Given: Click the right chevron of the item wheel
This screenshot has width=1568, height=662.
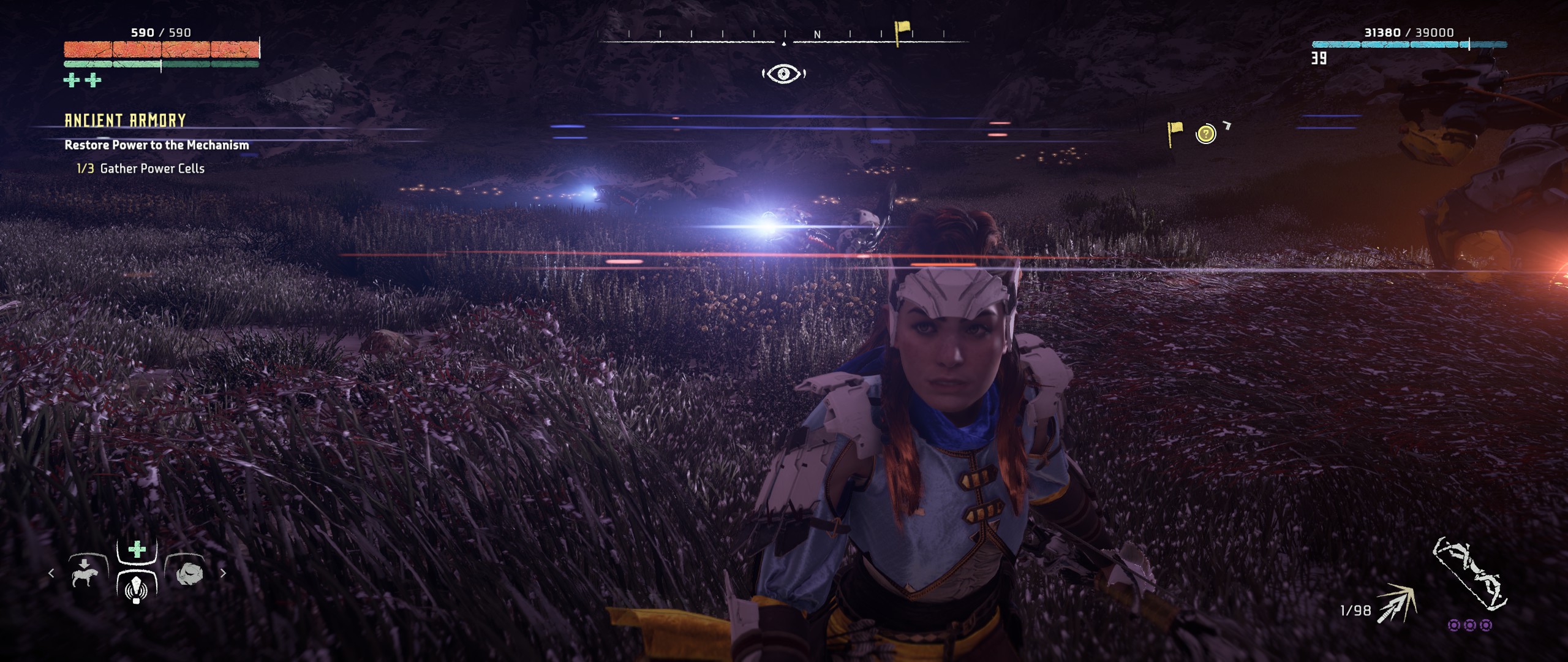Looking at the screenshot, I should pos(224,574).
